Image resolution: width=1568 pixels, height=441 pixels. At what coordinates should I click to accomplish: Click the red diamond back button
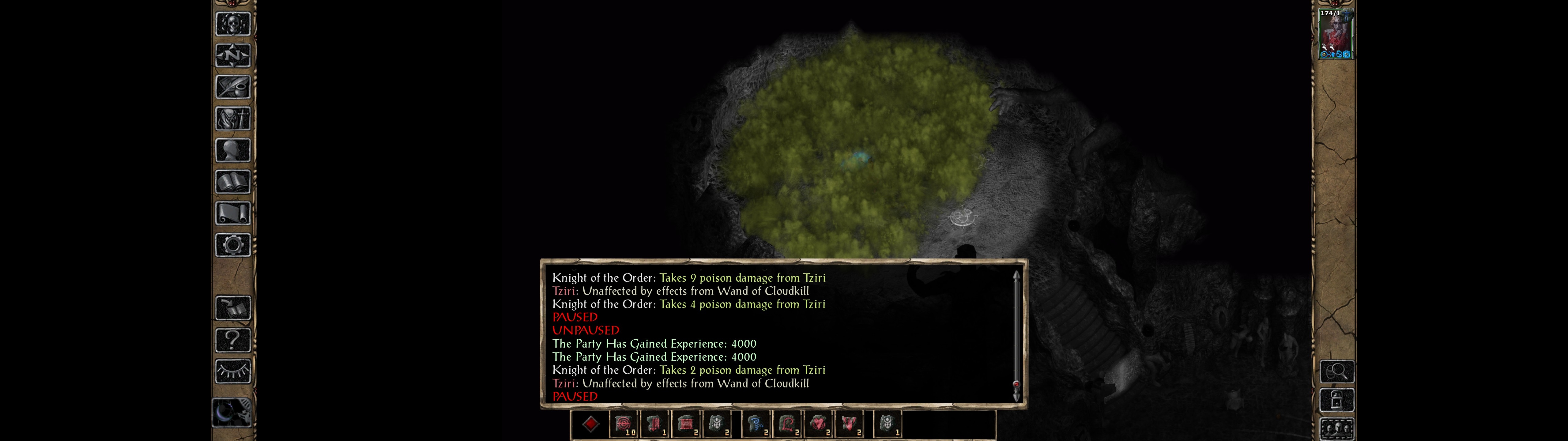[x=590, y=424]
